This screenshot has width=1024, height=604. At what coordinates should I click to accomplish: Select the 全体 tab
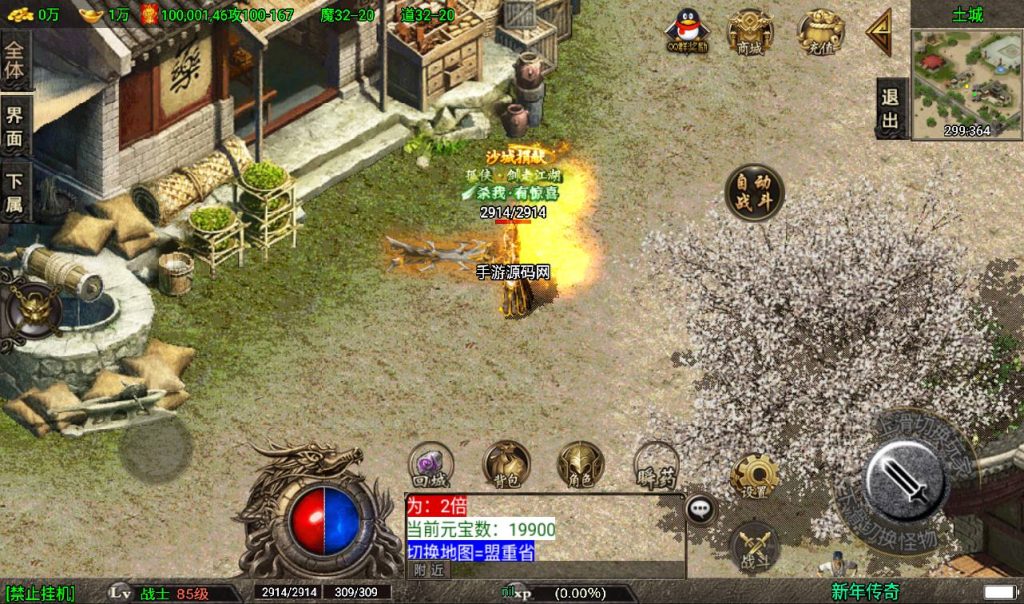pyautogui.click(x=14, y=60)
